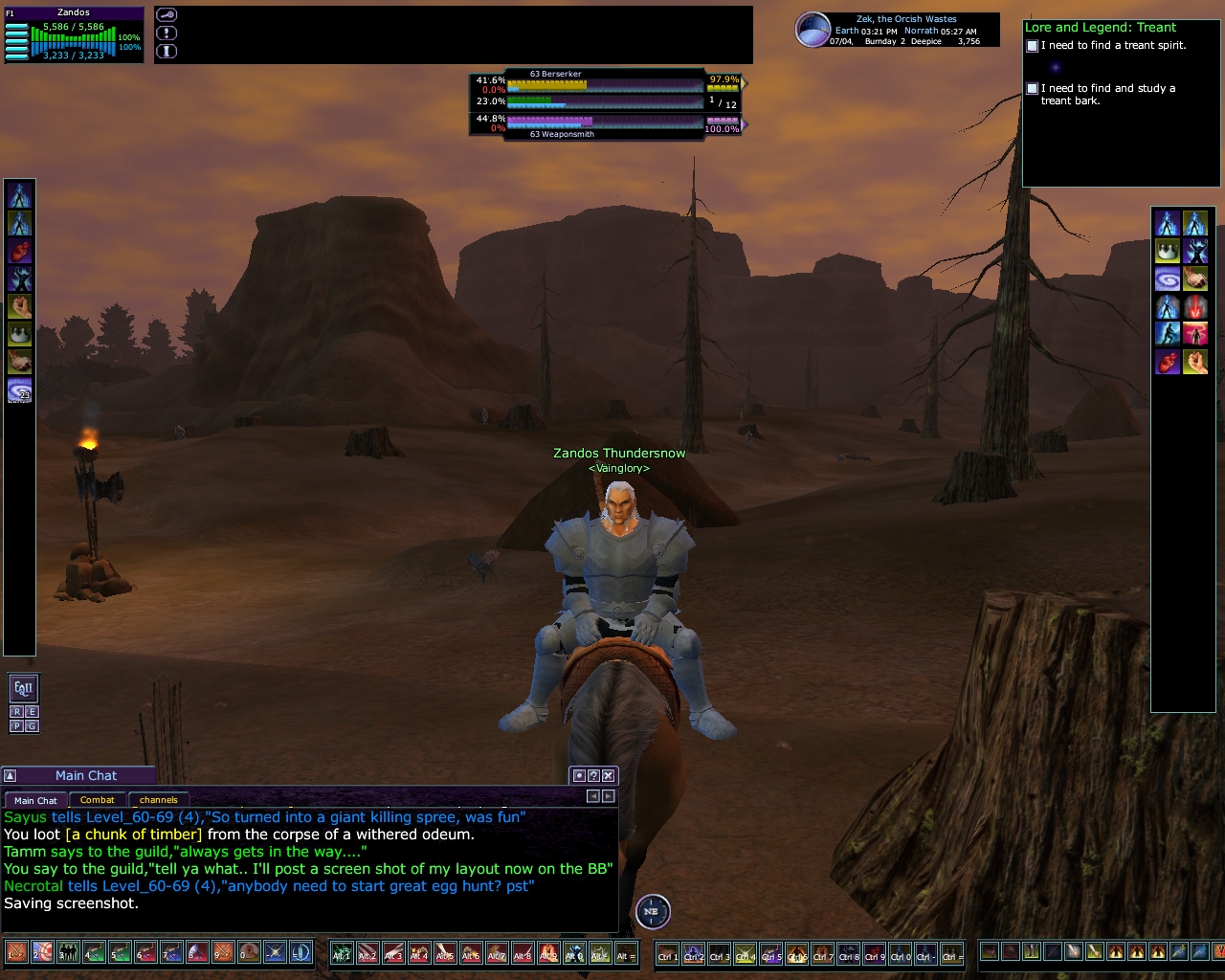Trigger the hotbar slot labeled Ctrl 1

click(x=667, y=953)
